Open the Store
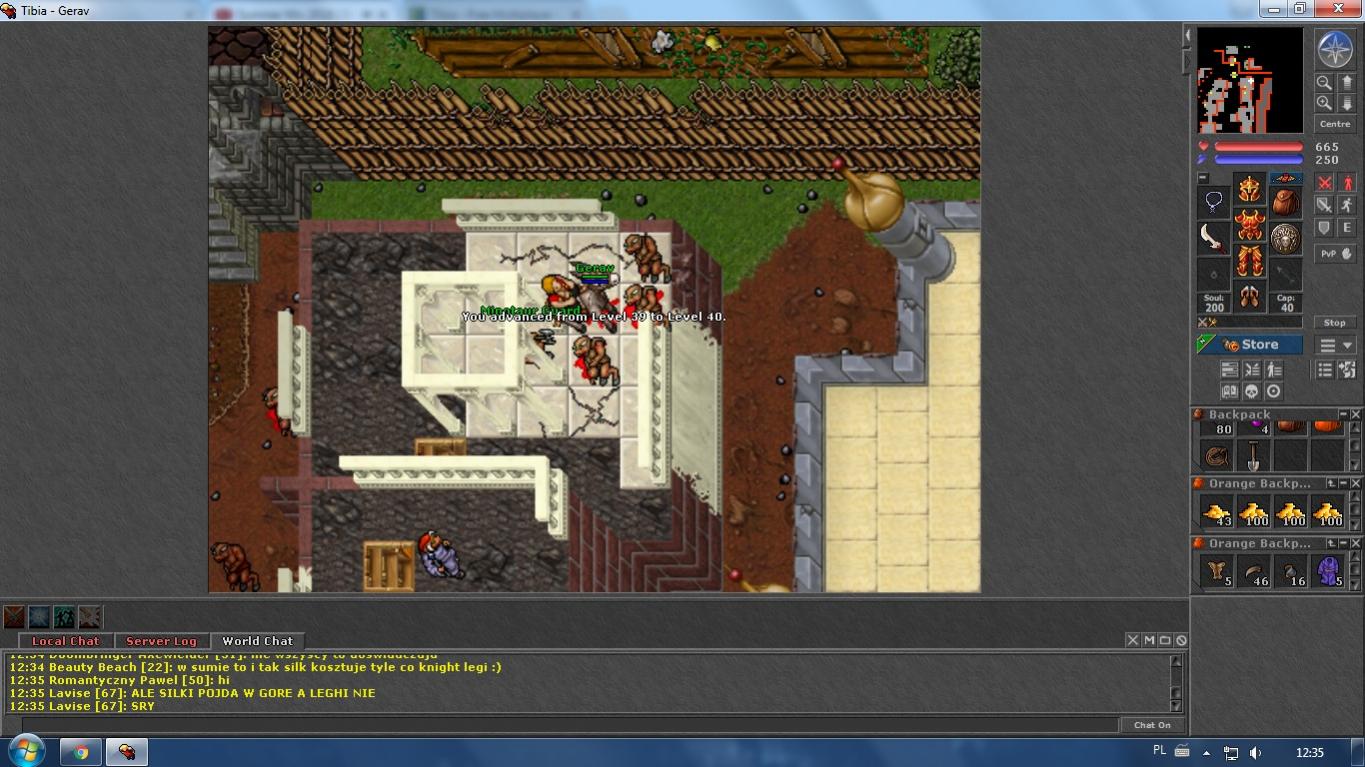Viewport: 1365px width, 767px height. pos(1250,345)
